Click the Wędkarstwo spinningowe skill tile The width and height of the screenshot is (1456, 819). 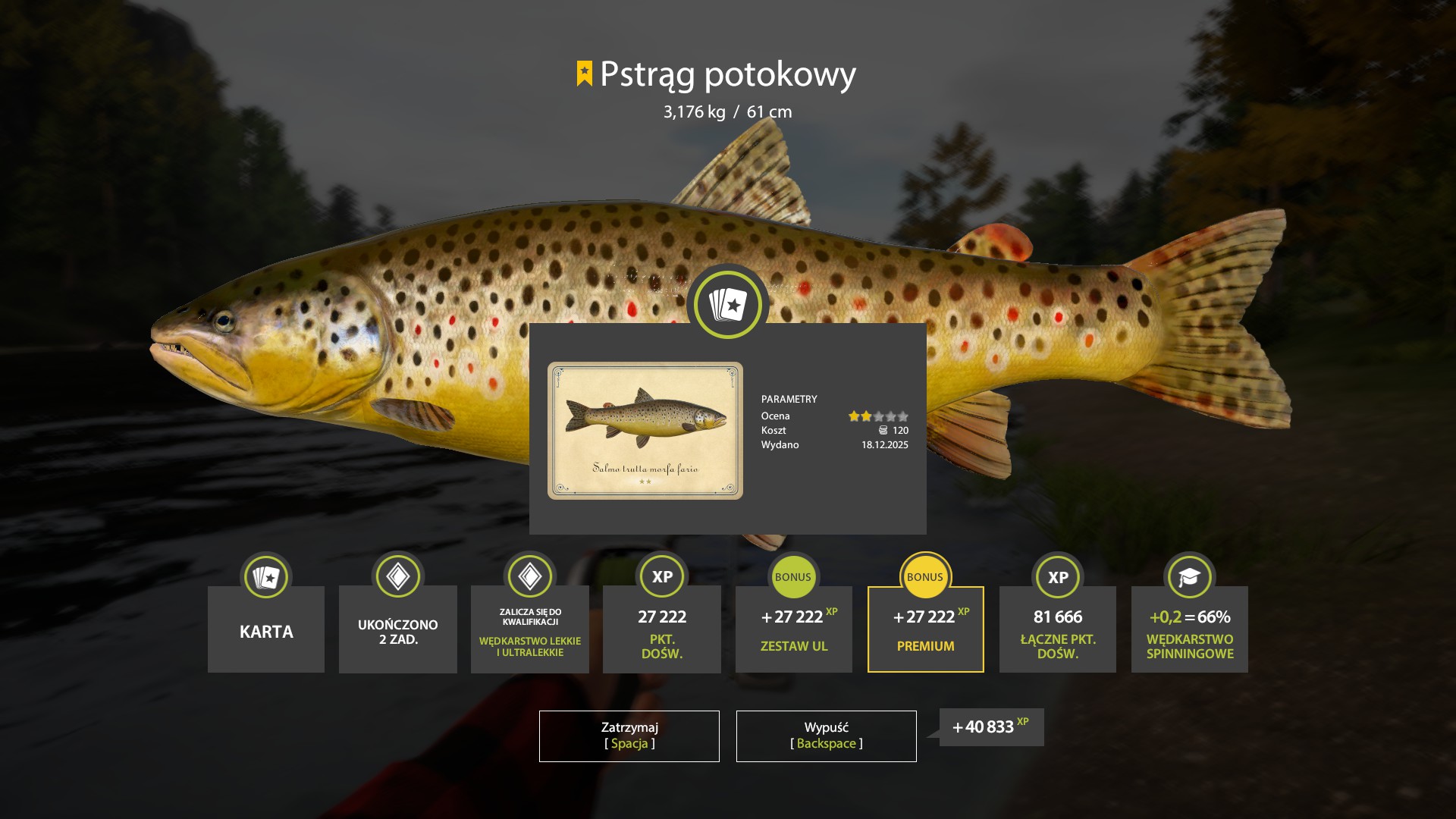[x=1189, y=629]
